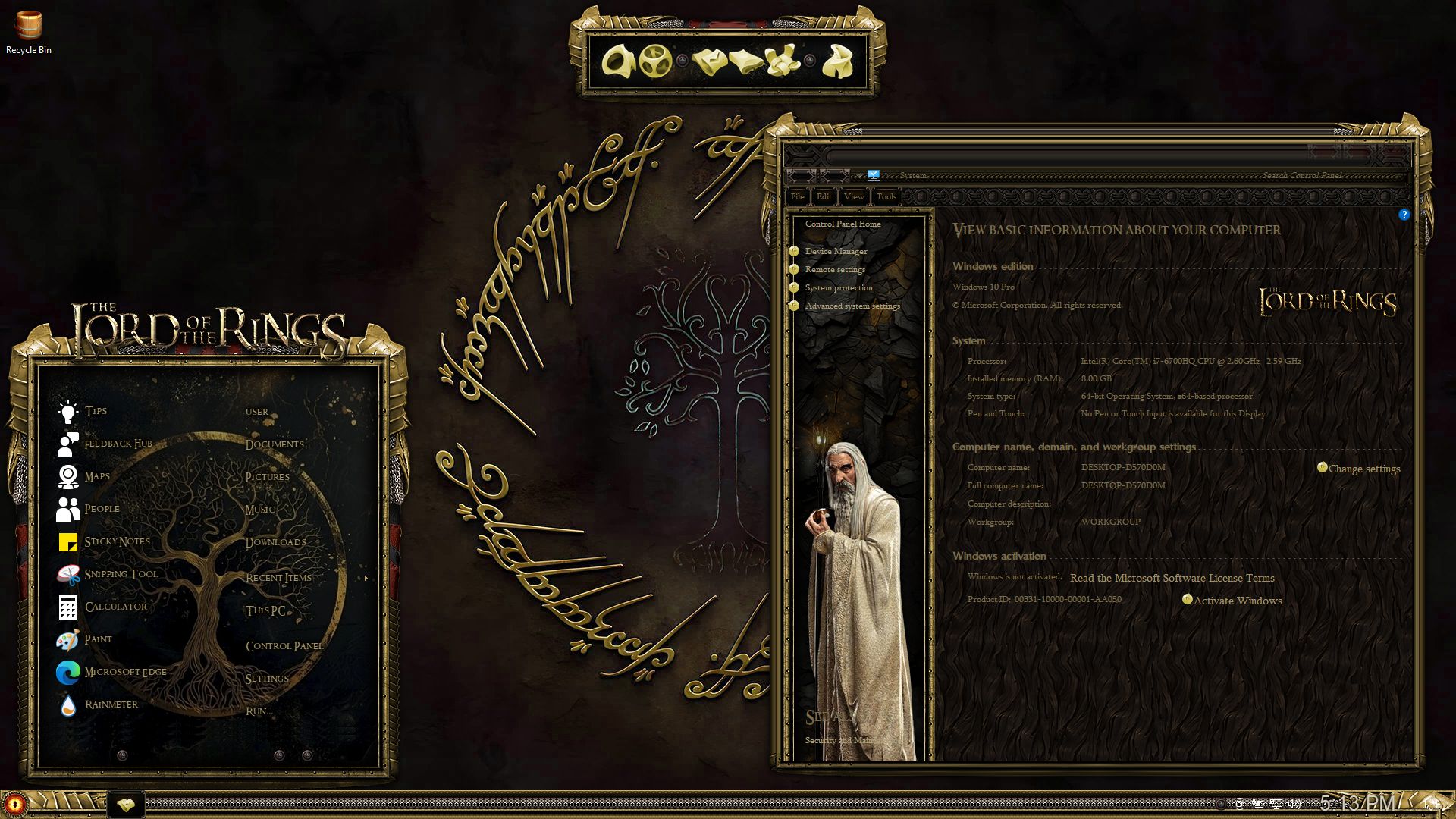Open Device Manager link
The width and height of the screenshot is (1456, 819).
coord(836,251)
